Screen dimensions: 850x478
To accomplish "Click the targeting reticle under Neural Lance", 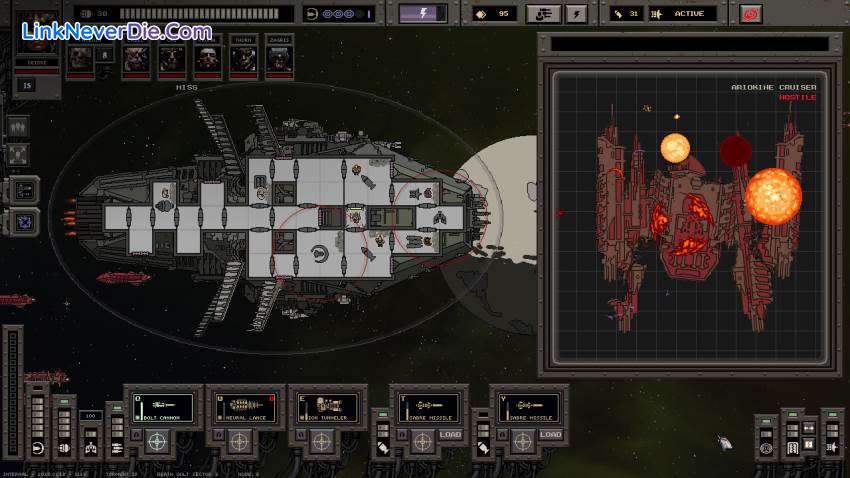I will point(241,439).
